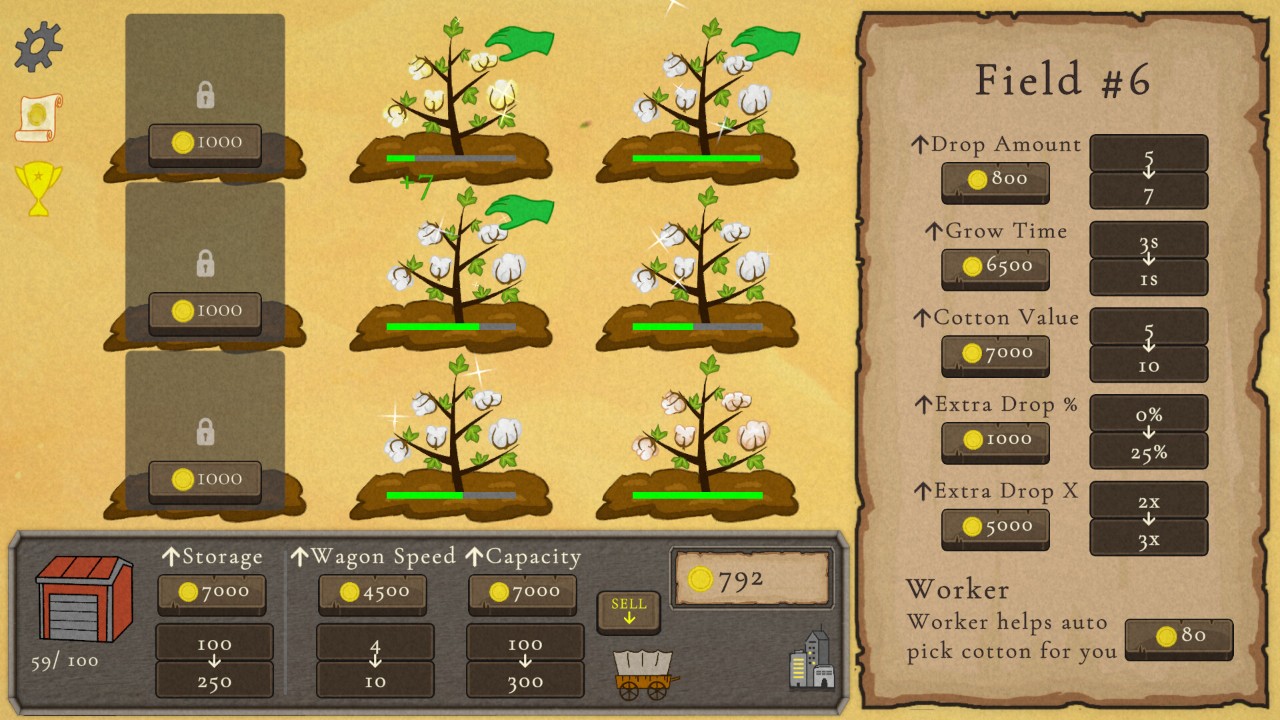Open settings with the gear icon

pos(39,46)
